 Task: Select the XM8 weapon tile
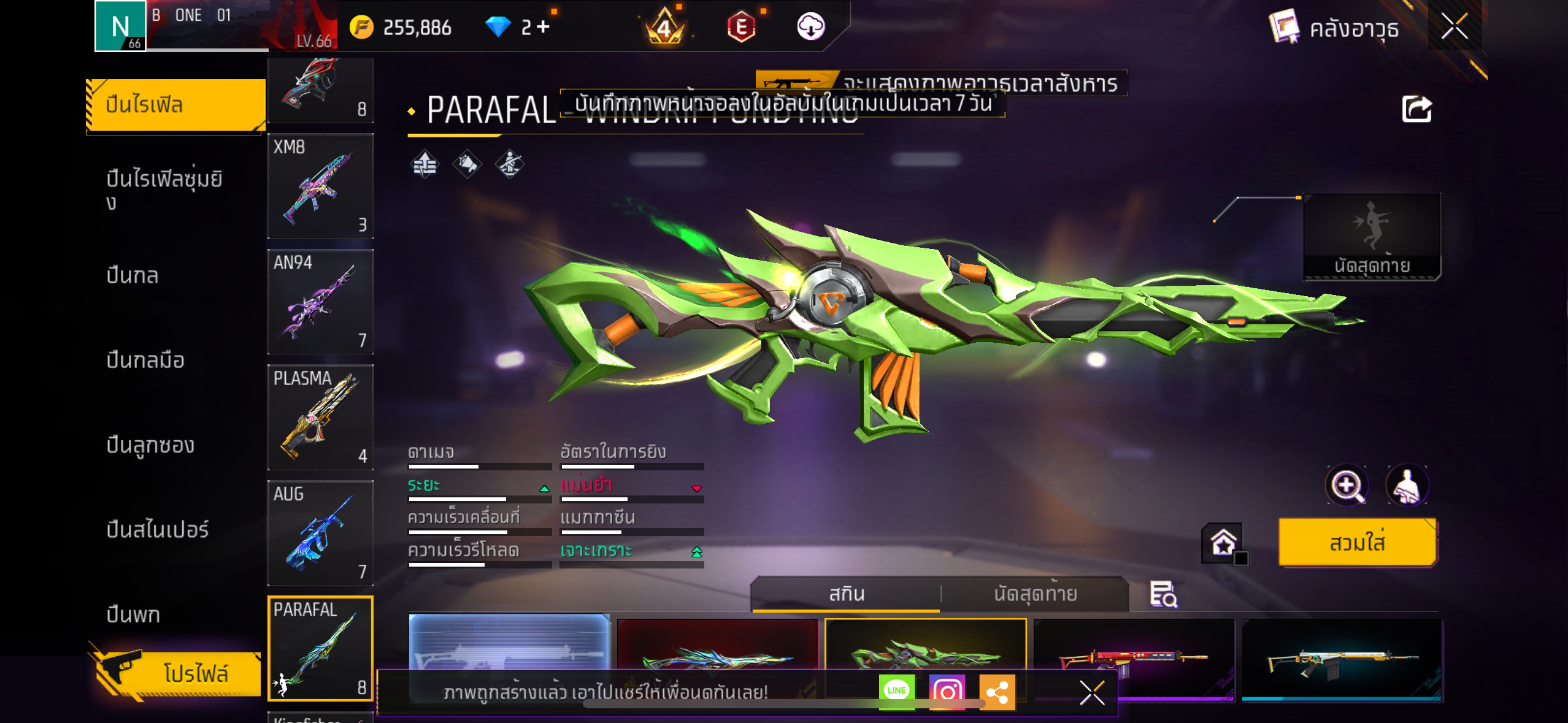[x=320, y=186]
